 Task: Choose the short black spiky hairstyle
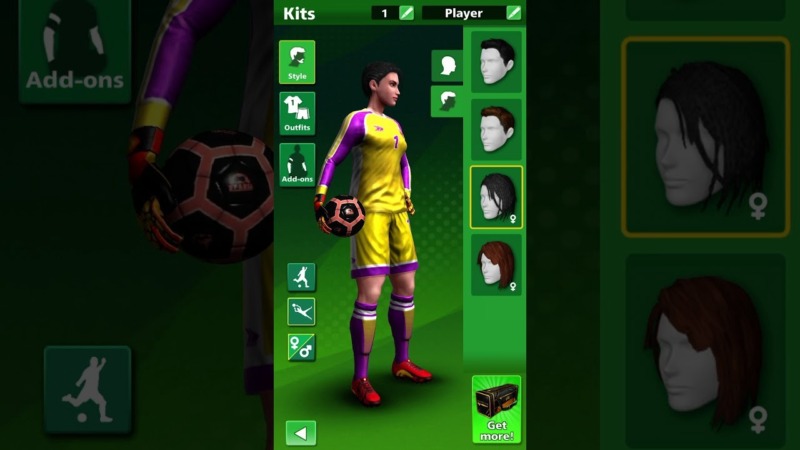pyautogui.click(x=496, y=62)
